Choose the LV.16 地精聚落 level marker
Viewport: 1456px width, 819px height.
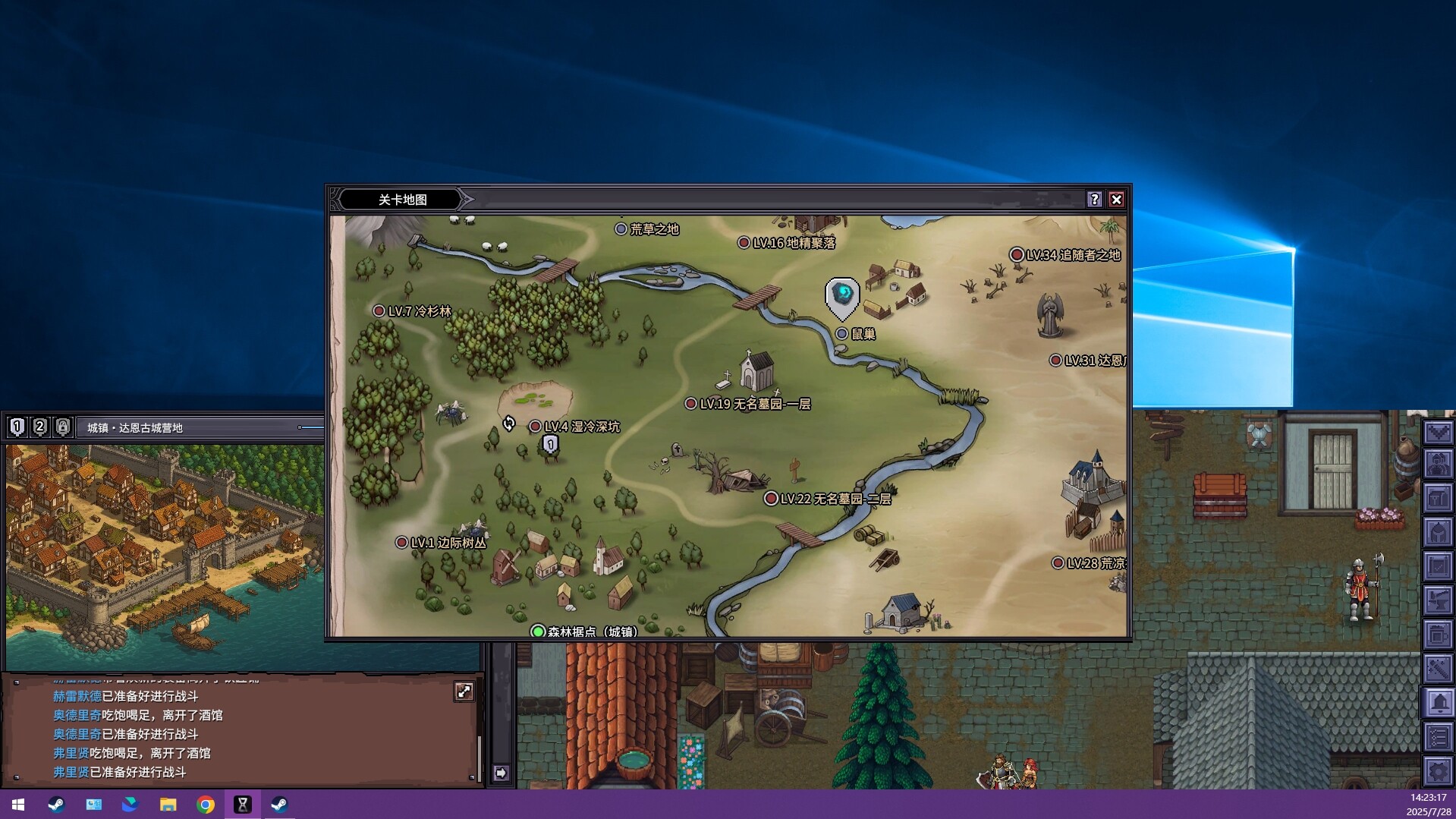pos(744,243)
